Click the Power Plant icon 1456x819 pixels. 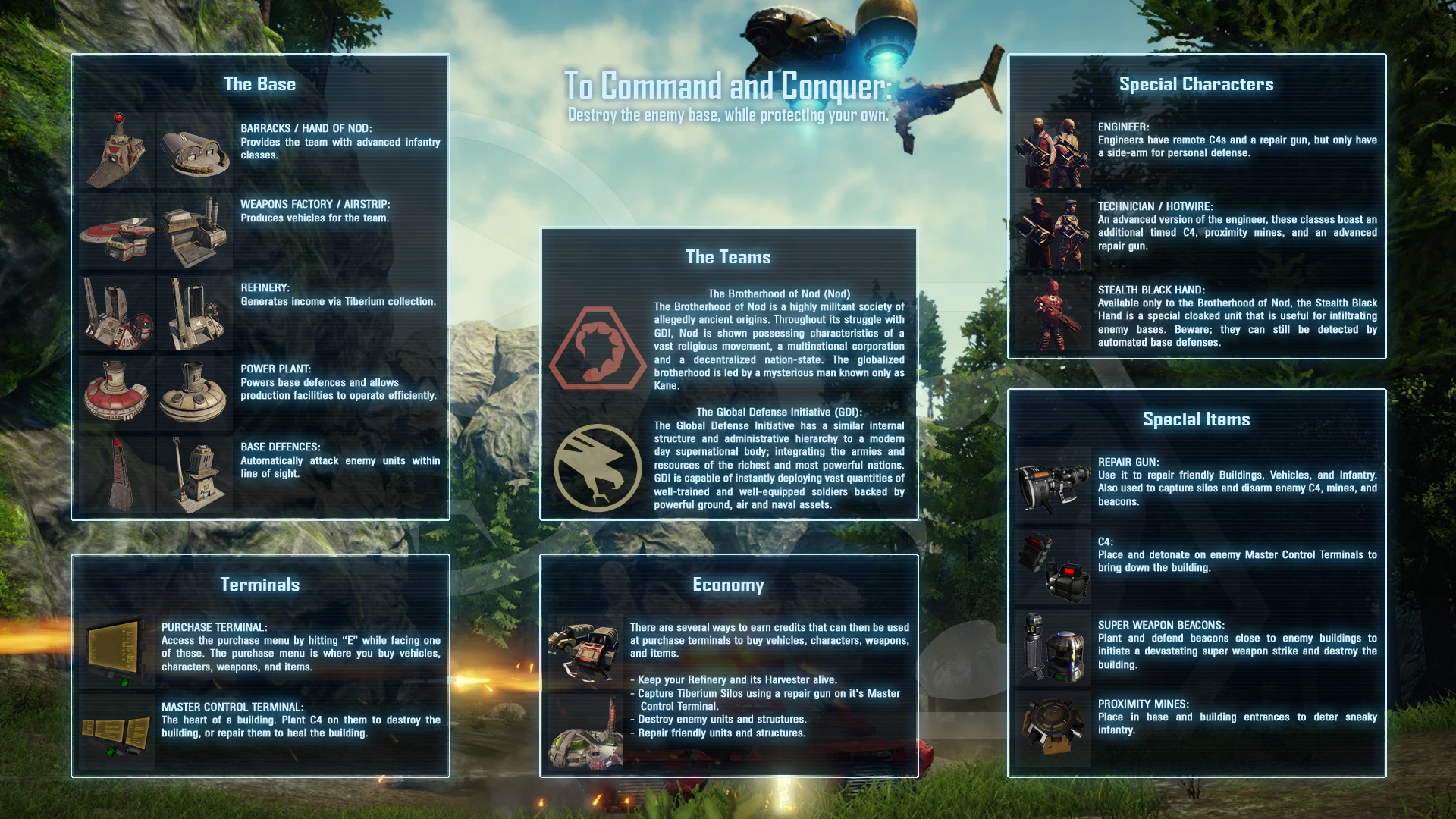[118, 391]
